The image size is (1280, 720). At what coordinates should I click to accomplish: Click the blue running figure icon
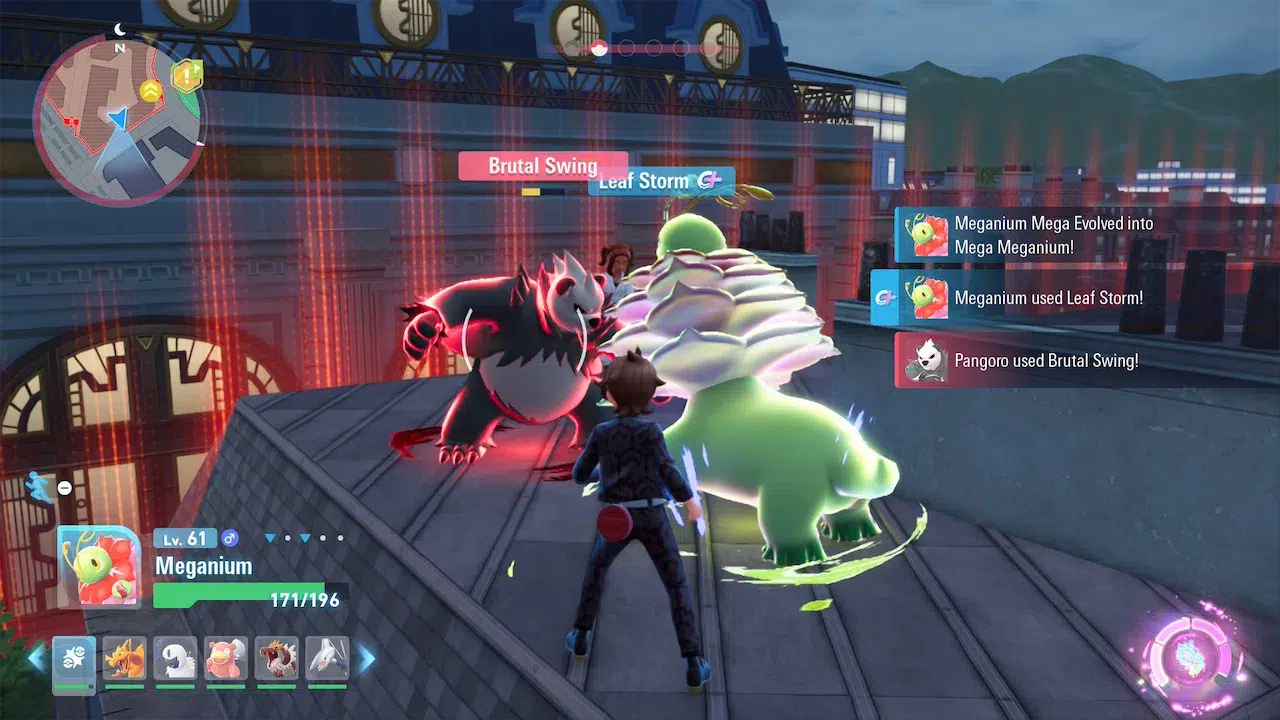(x=39, y=486)
